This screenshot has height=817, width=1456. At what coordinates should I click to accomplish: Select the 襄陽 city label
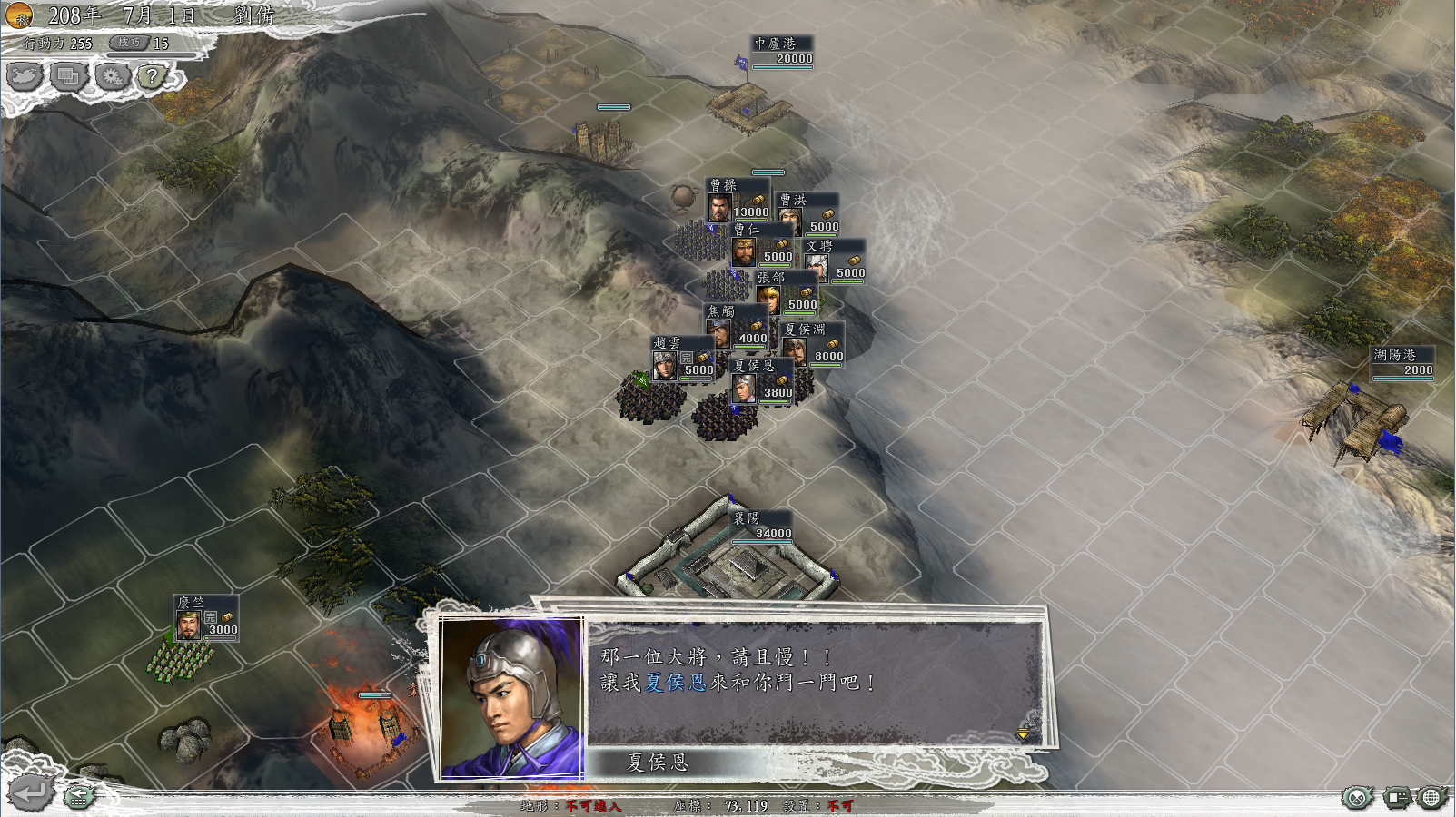point(761,526)
